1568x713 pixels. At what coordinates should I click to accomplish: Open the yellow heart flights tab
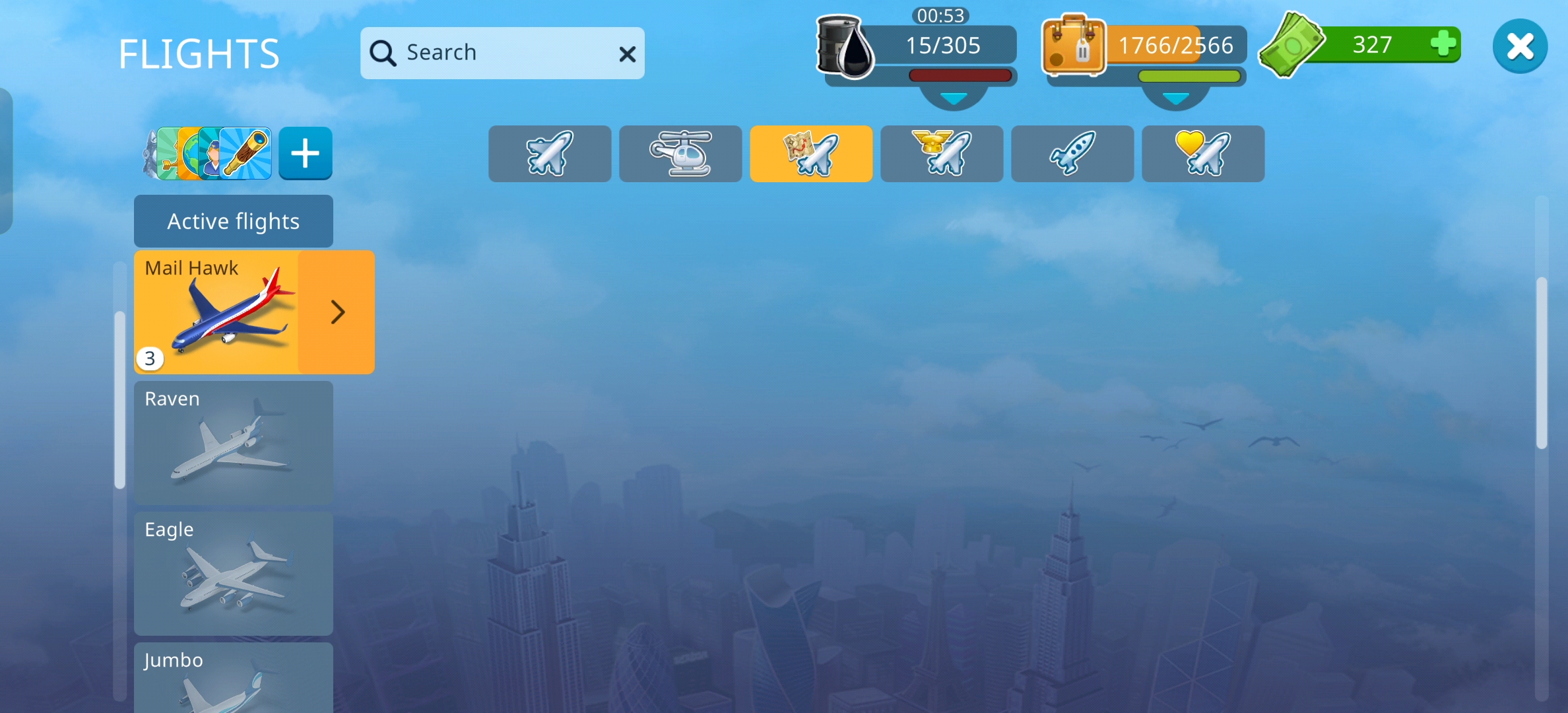point(1202,154)
